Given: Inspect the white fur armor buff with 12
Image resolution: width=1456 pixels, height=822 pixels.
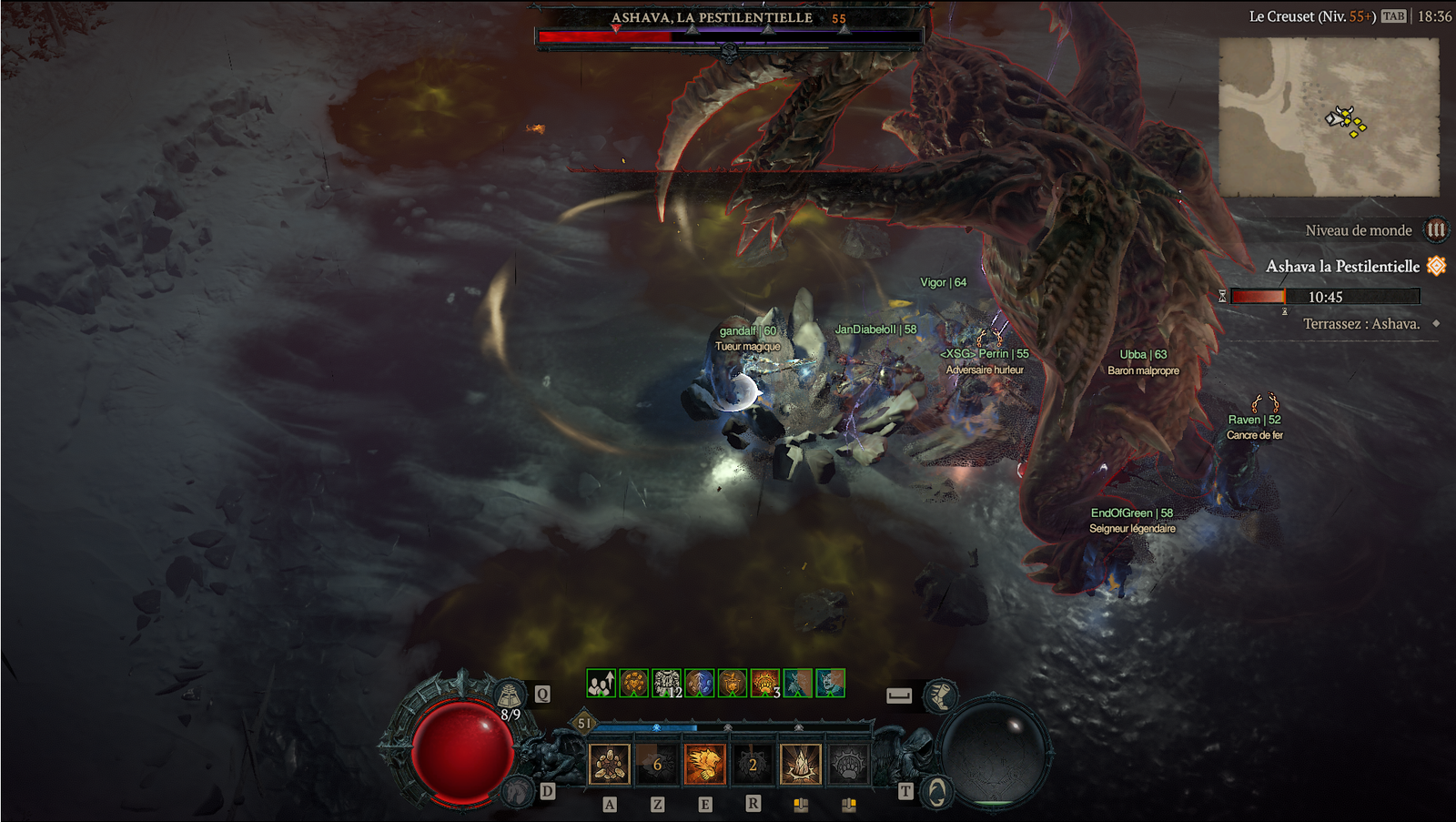Looking at the screenshot, I should (666, 683).
